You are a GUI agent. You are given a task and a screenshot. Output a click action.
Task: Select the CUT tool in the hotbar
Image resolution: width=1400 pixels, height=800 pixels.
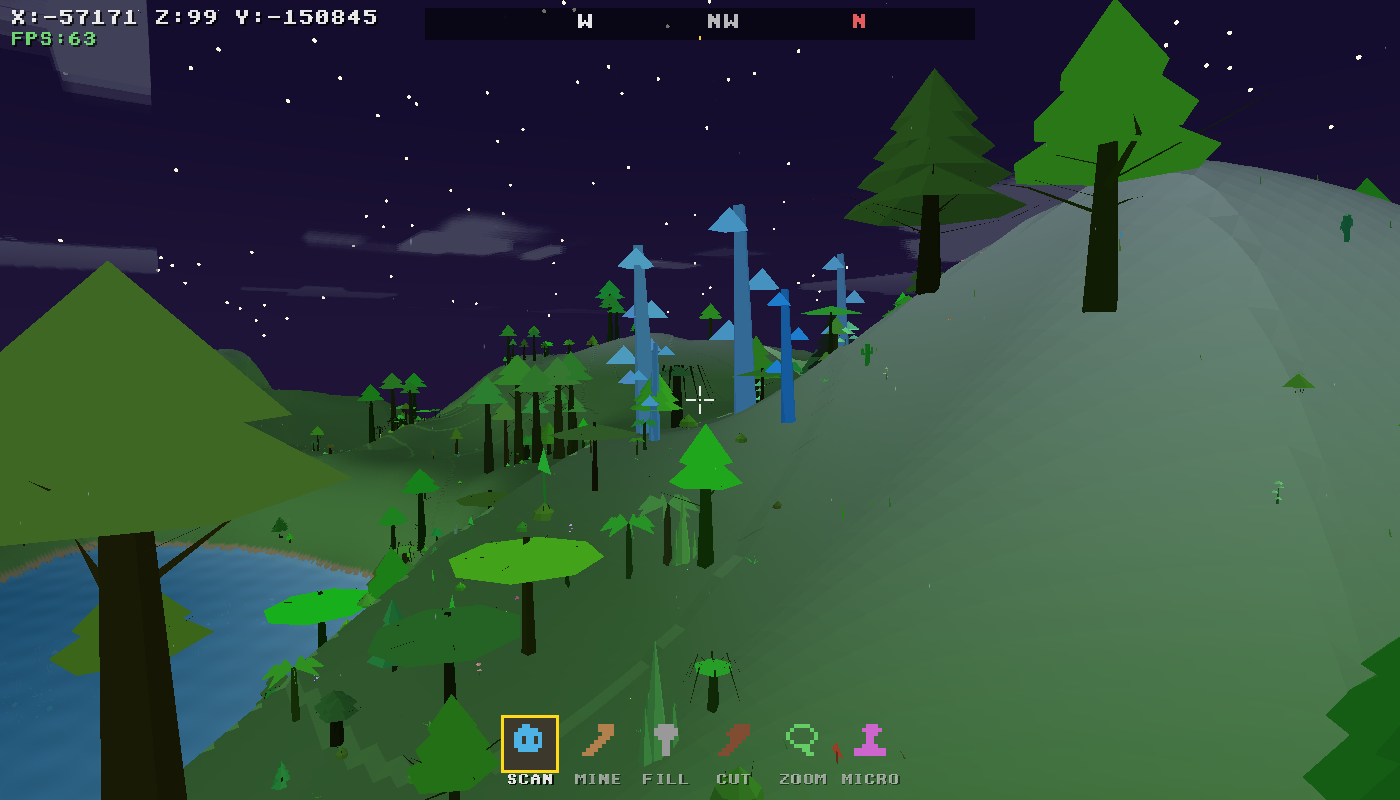tap(736, 740)
